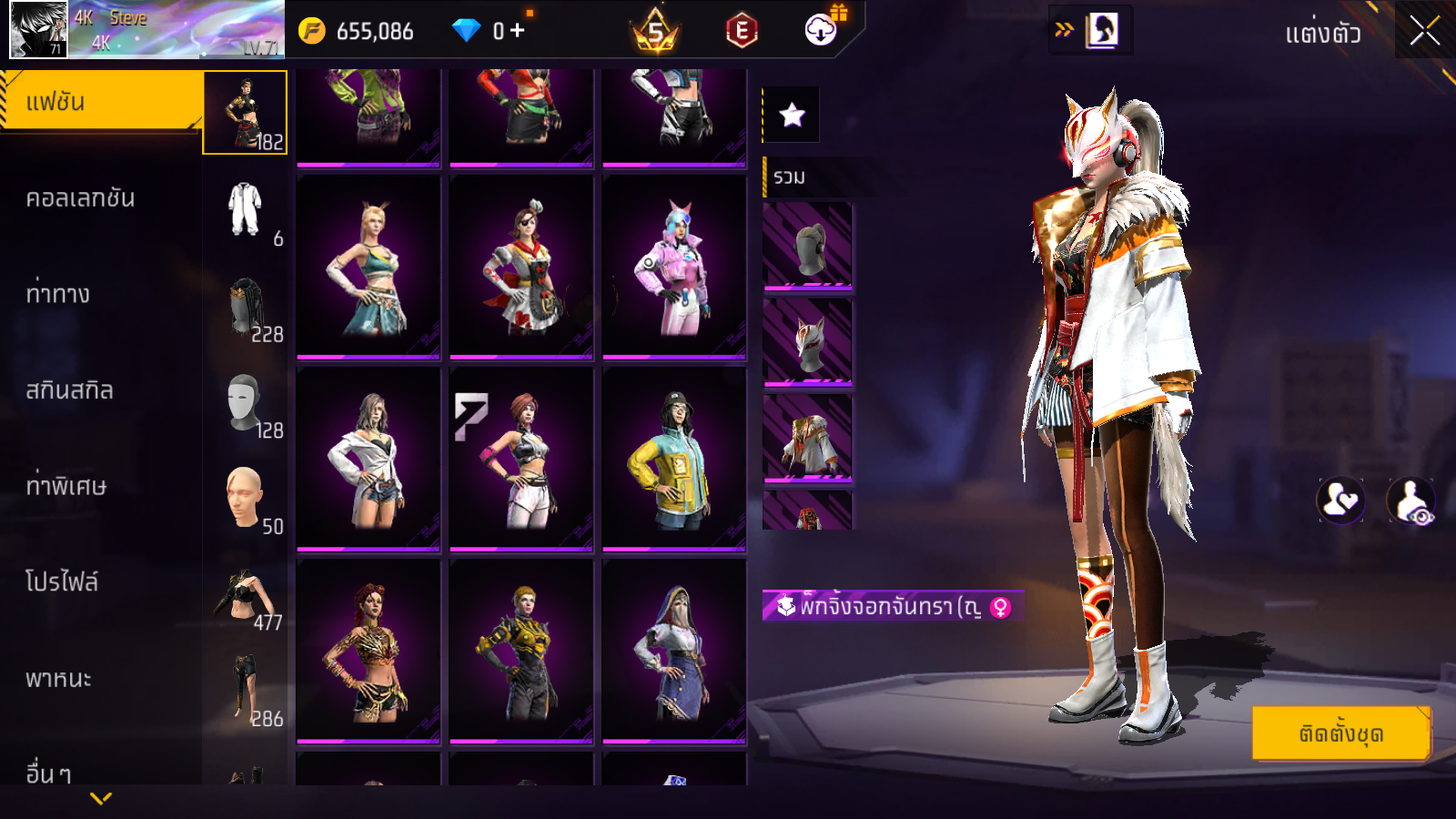Image resolution: width=1456 pixels, height=819 pixels.
Task: Choose the yellow and teal jacket outfit
Action: [x=674, y=460]
